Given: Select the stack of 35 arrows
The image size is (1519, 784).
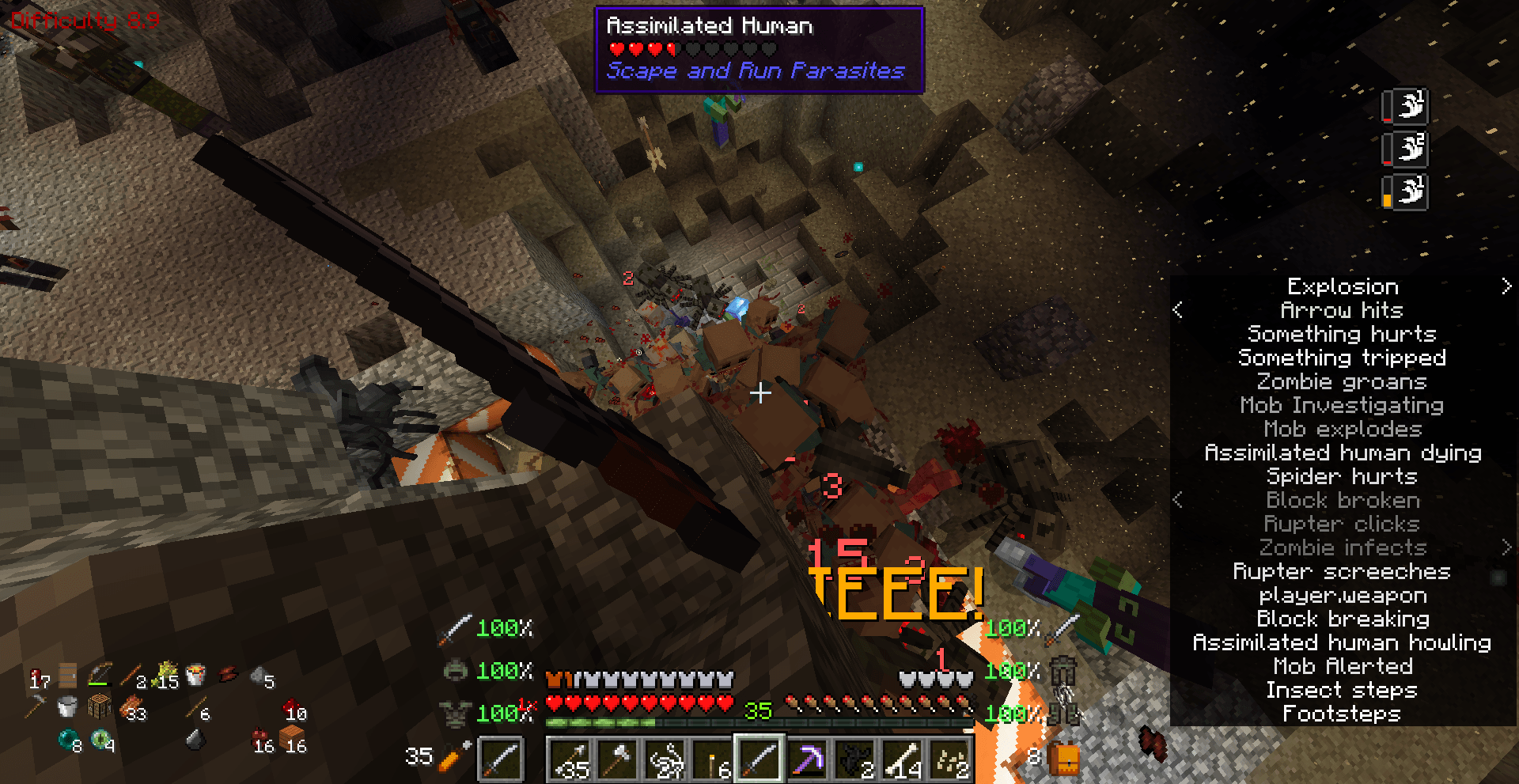Looking at the screenshot, I should (572, 758).
